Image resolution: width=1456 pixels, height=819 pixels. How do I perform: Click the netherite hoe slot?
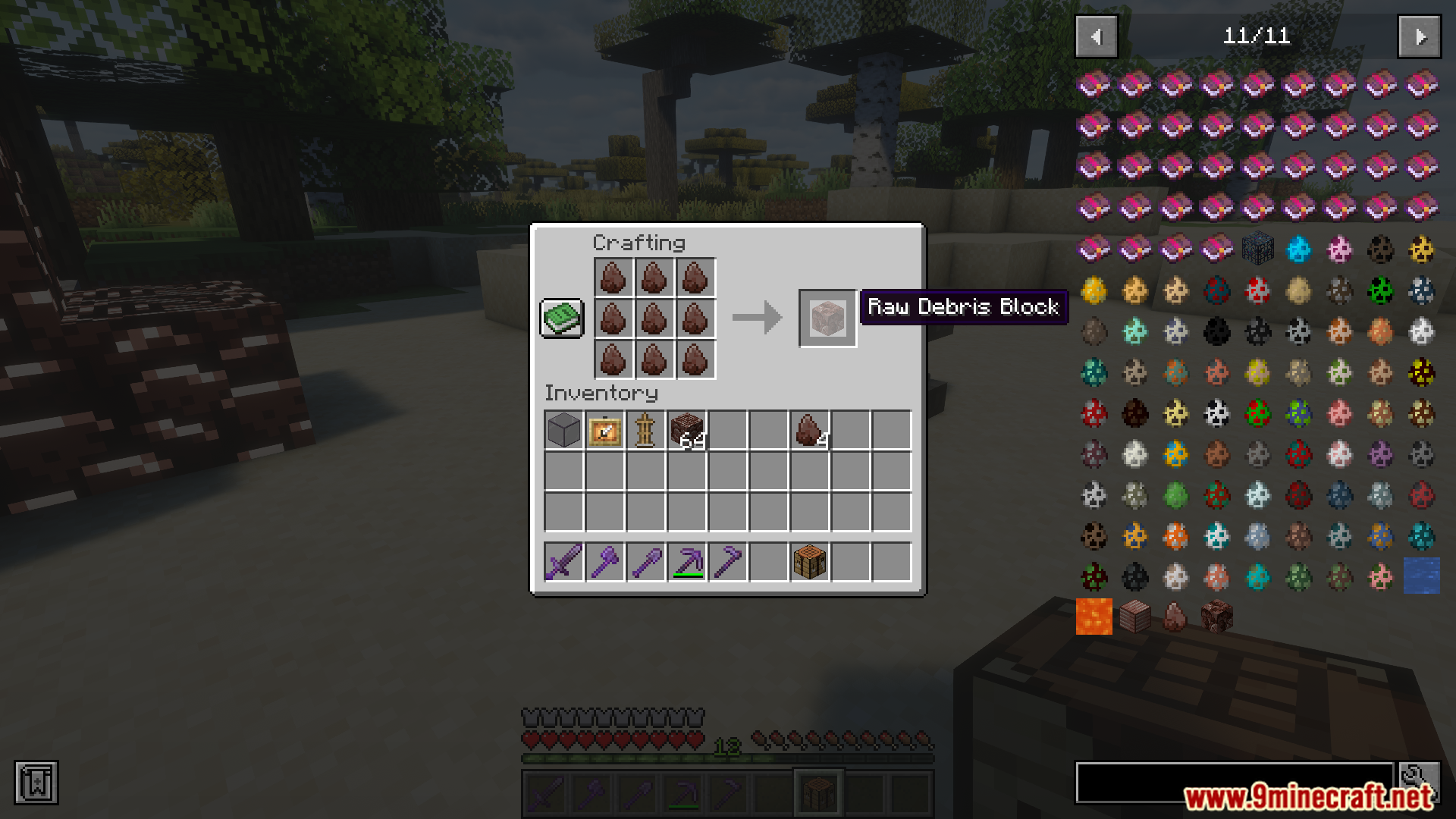coord(728,563)
